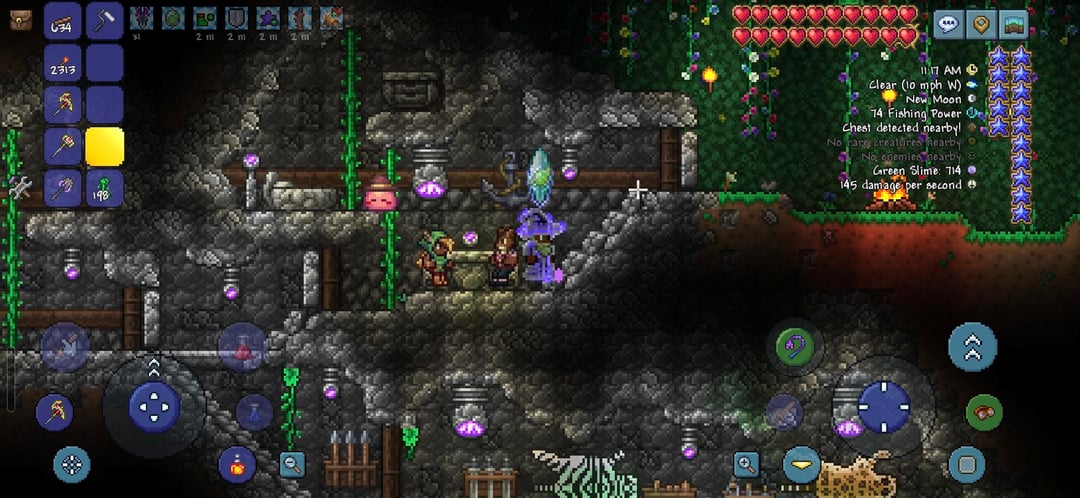Tap the shield buff icon
1080x498 pixels.
coord(235,17)
